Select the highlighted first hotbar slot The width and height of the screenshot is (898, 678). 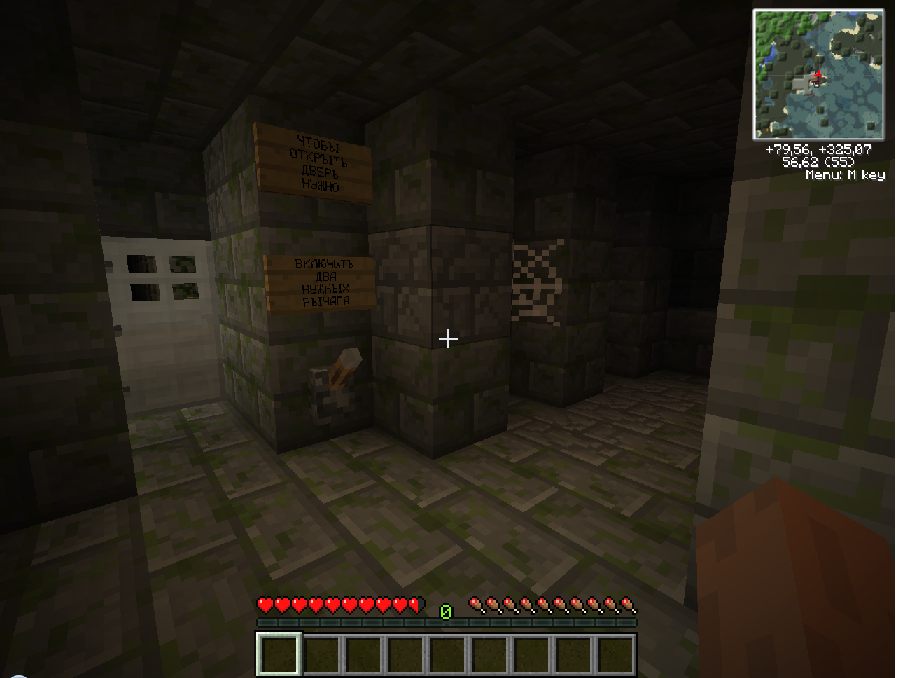coord(279,654)
